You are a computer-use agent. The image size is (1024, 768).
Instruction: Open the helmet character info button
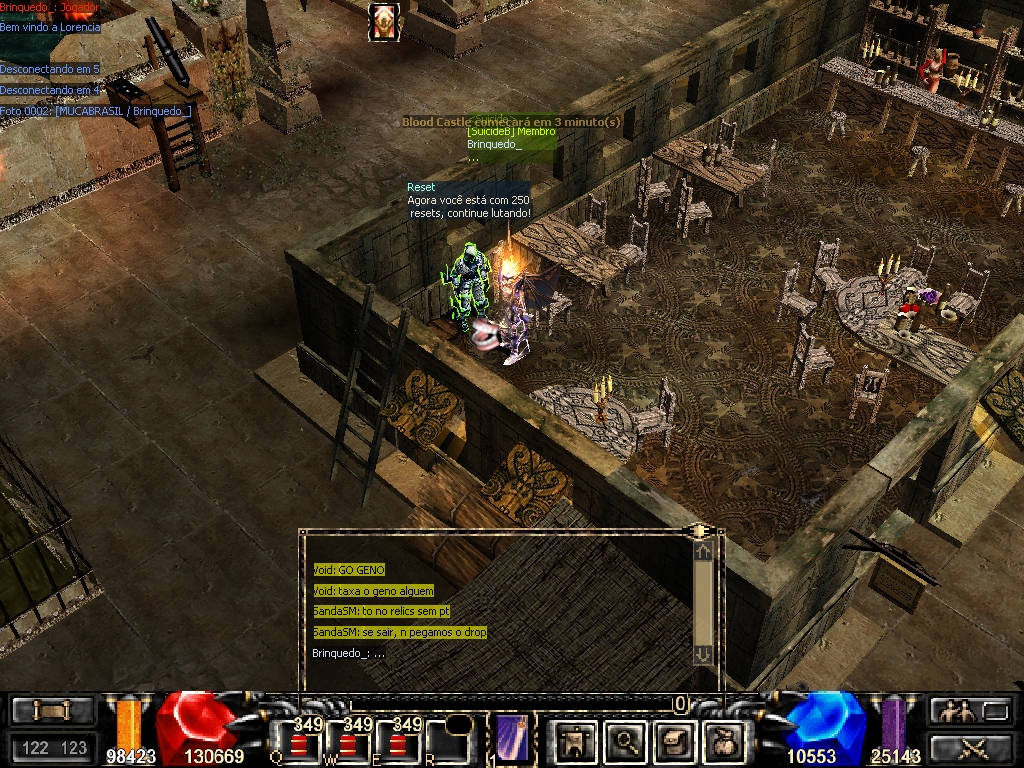(575, 742)
